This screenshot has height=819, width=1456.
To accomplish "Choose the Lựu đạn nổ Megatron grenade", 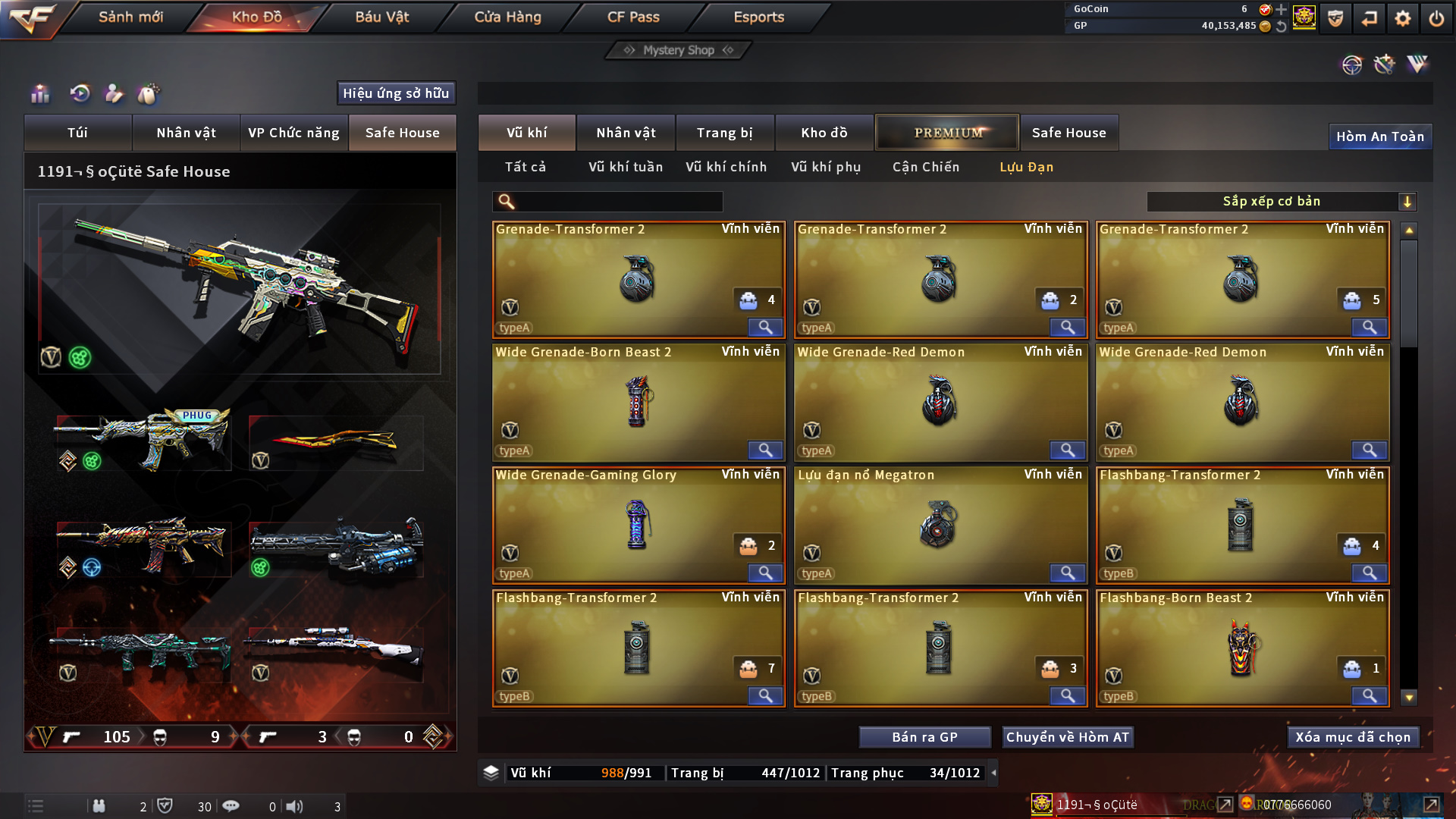I will pos(940,526).
